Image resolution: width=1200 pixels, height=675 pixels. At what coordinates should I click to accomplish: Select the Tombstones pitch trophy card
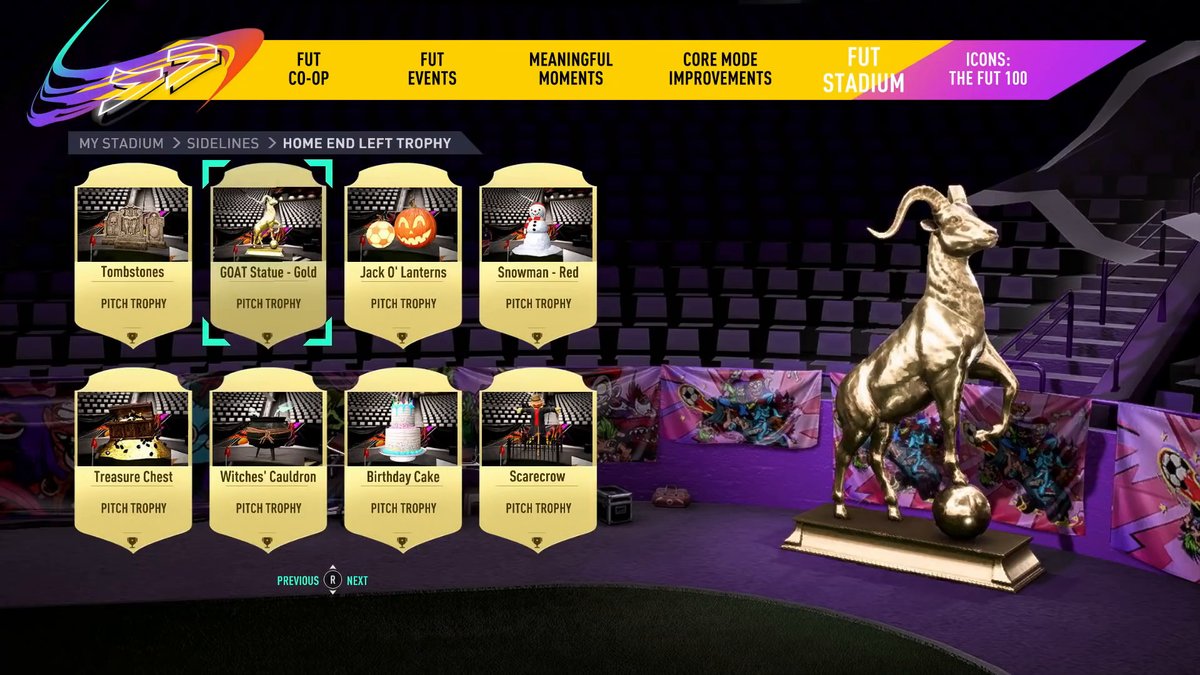pyautogui.click(x=133, y=255)
